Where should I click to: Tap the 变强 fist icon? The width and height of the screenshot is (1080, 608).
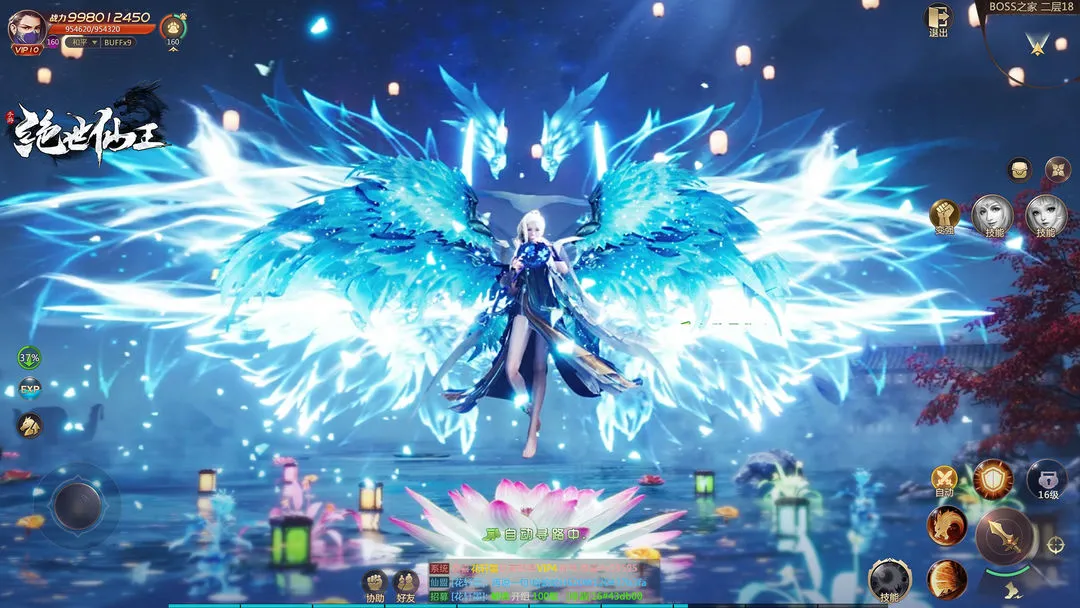click(945, 215)
